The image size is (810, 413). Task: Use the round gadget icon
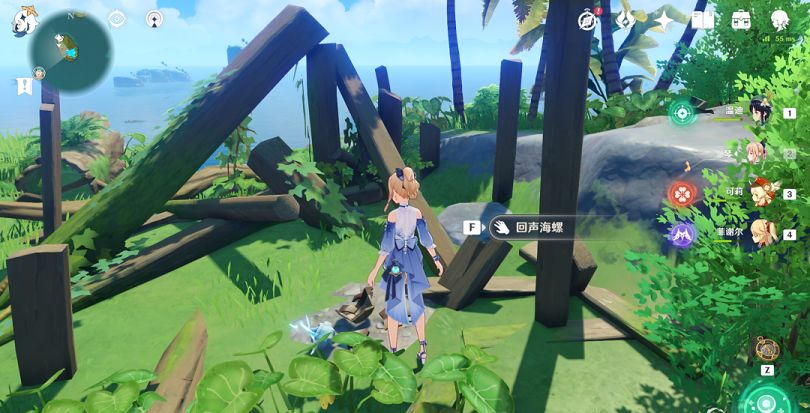pyautogui.click(x=767, y=349)
